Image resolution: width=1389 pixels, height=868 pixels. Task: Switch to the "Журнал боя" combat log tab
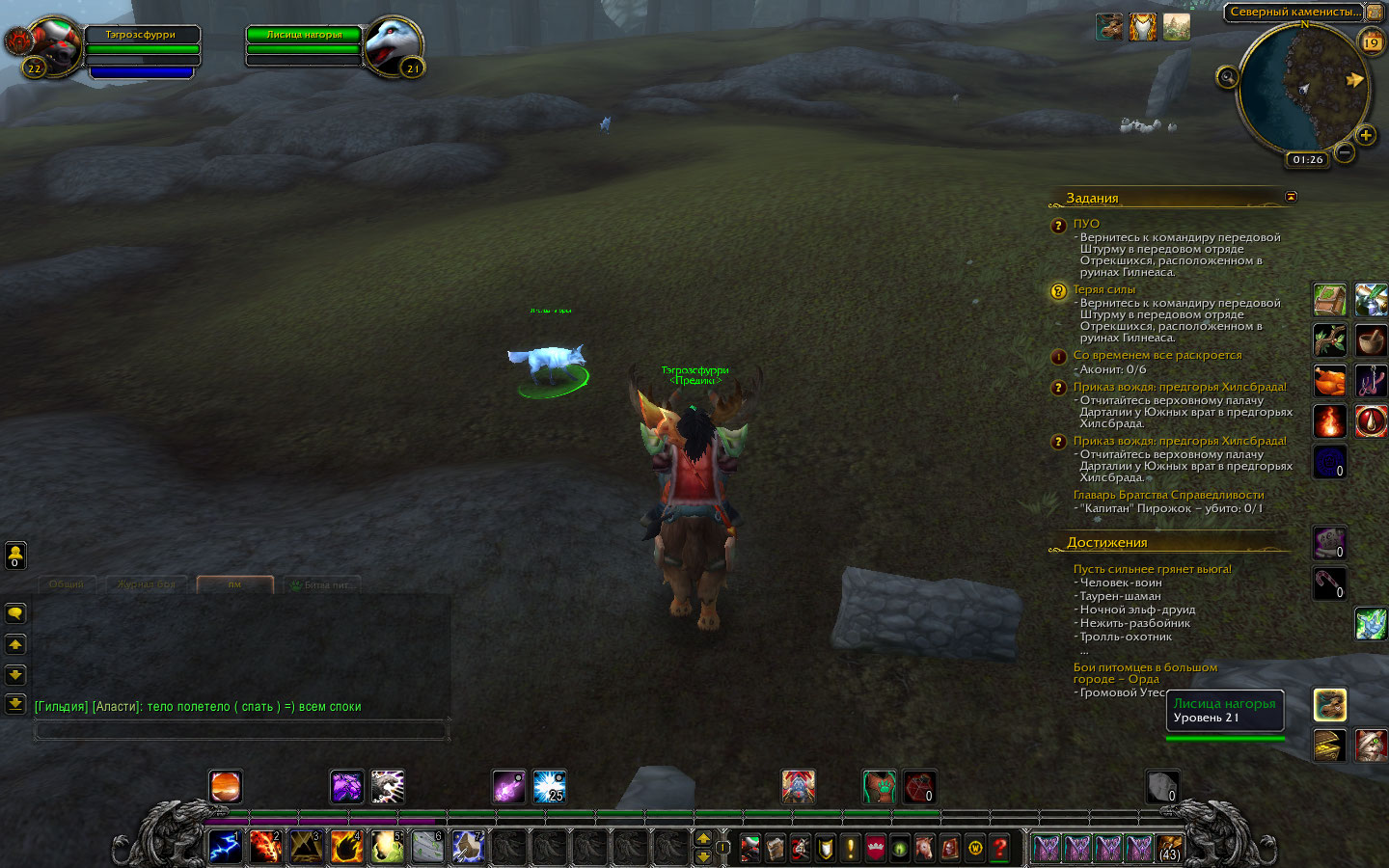(x=147, y=584)
